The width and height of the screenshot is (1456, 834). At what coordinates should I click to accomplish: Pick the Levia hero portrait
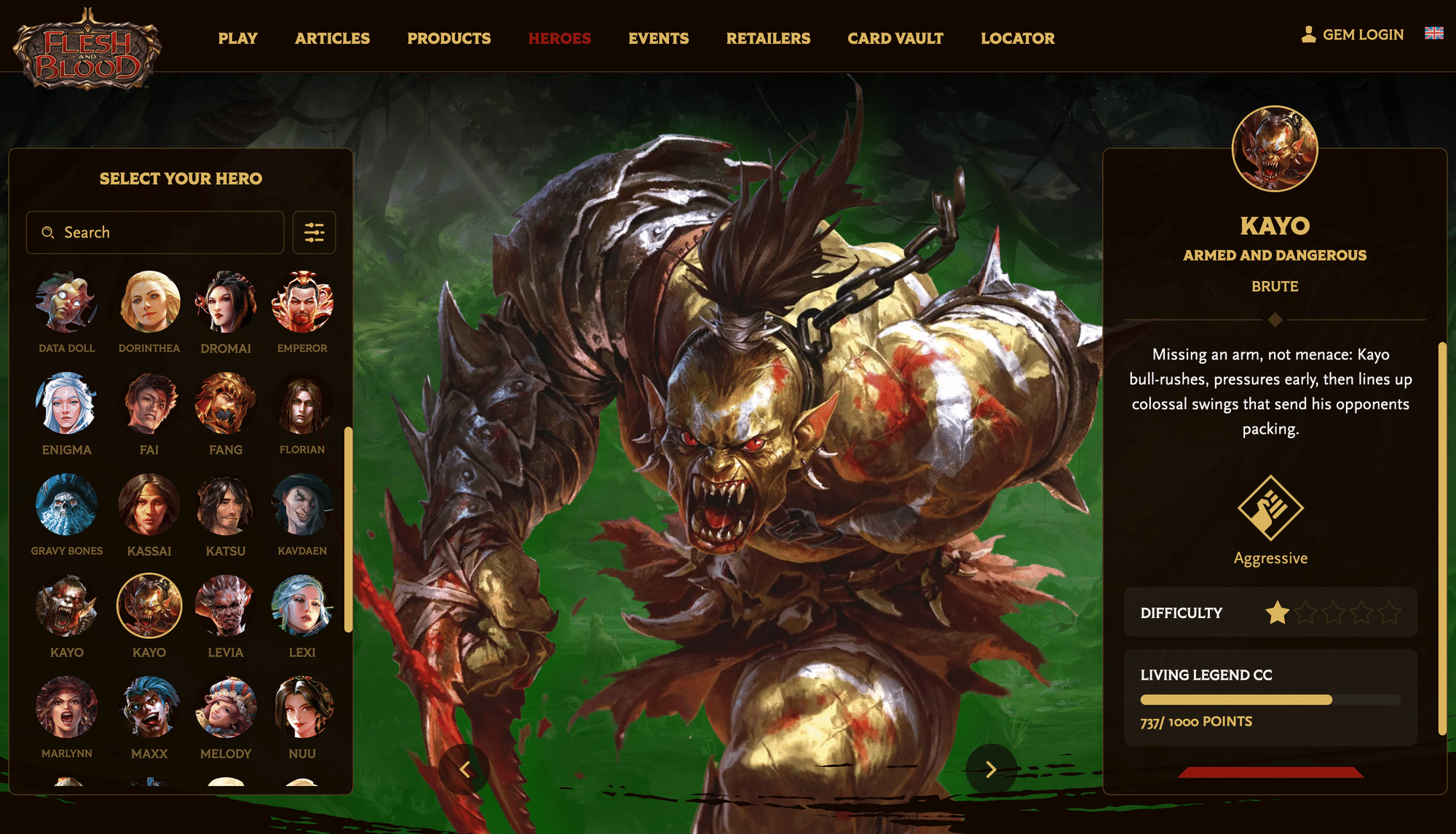[x=226, y=605]
